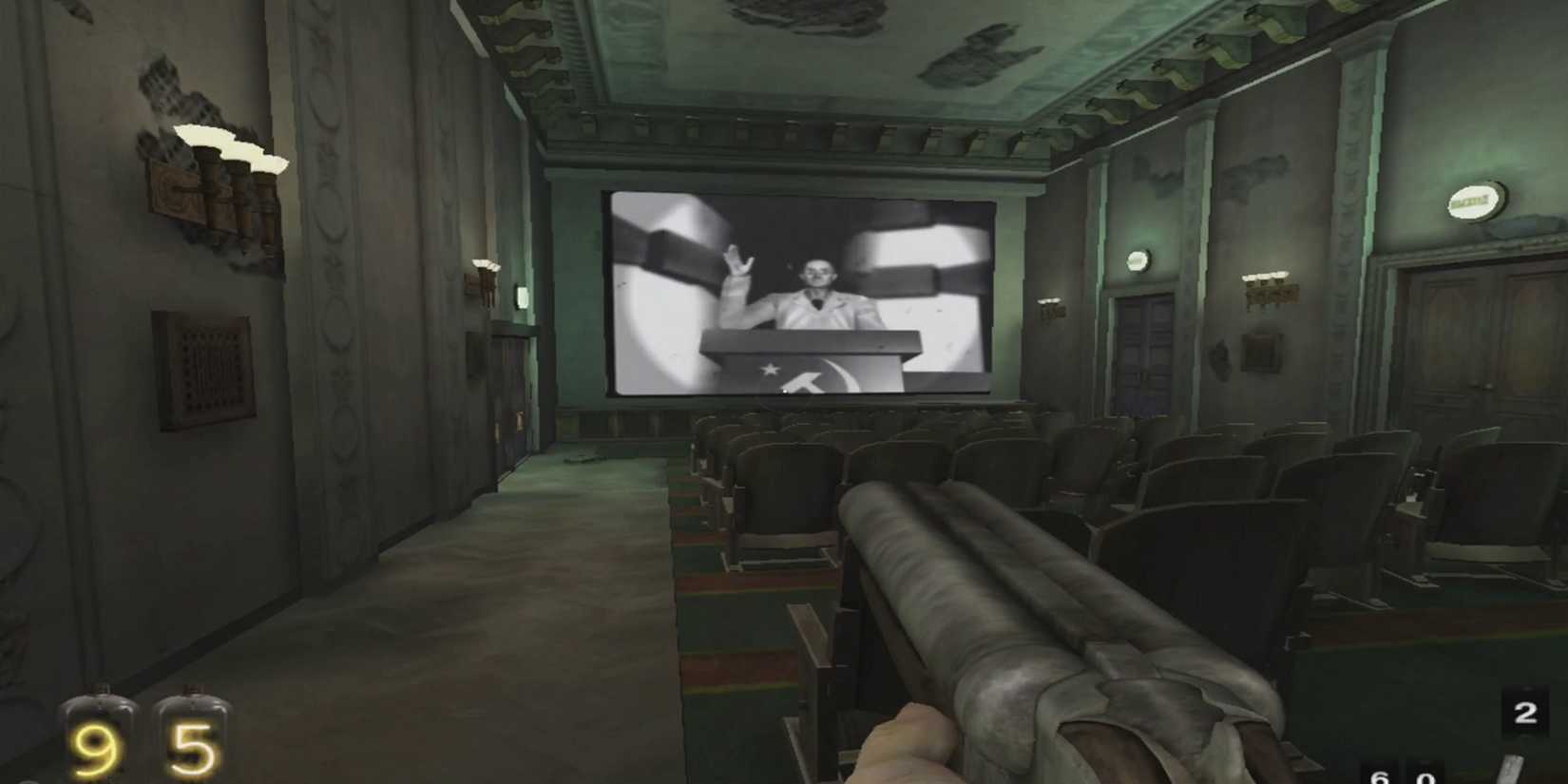Click the ammo digit 6 indicator
1568x784 pixels.
[1380, 777]
